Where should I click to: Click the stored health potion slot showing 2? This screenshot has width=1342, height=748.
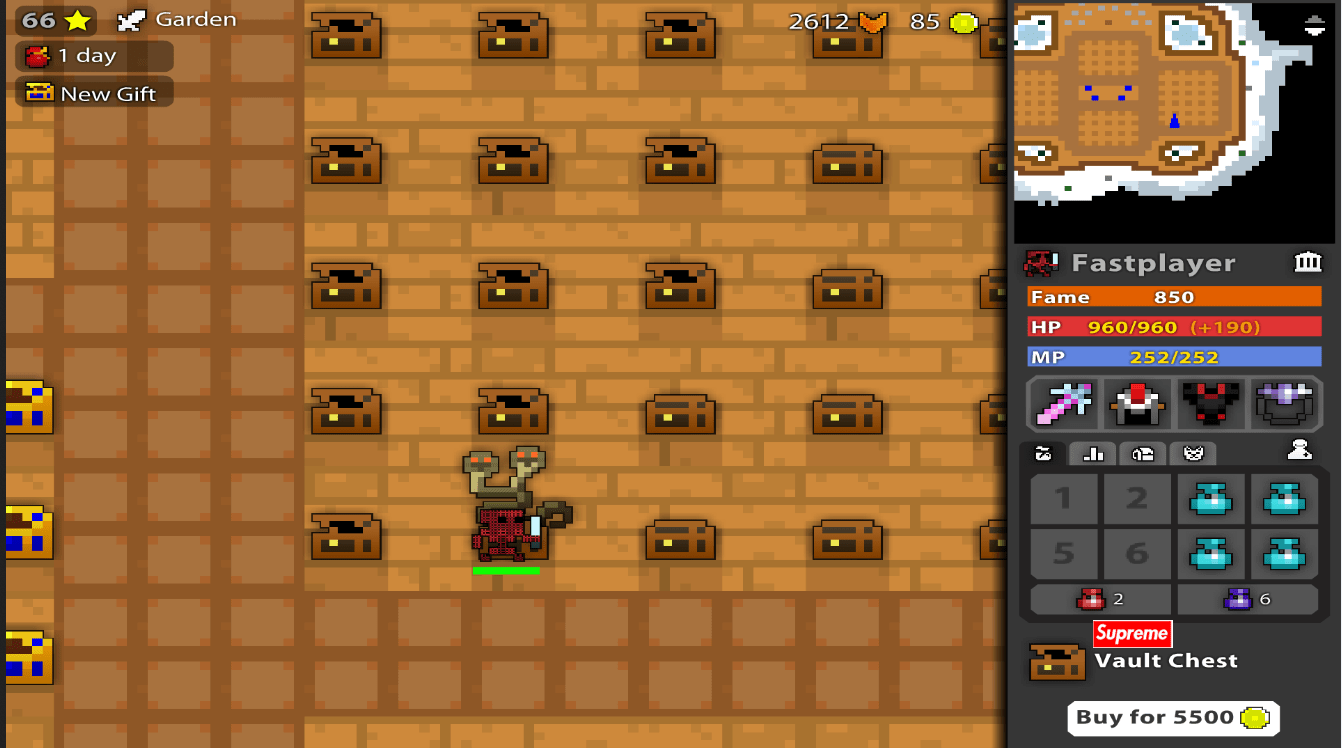pyautogui.click(x=1099, y=599)
